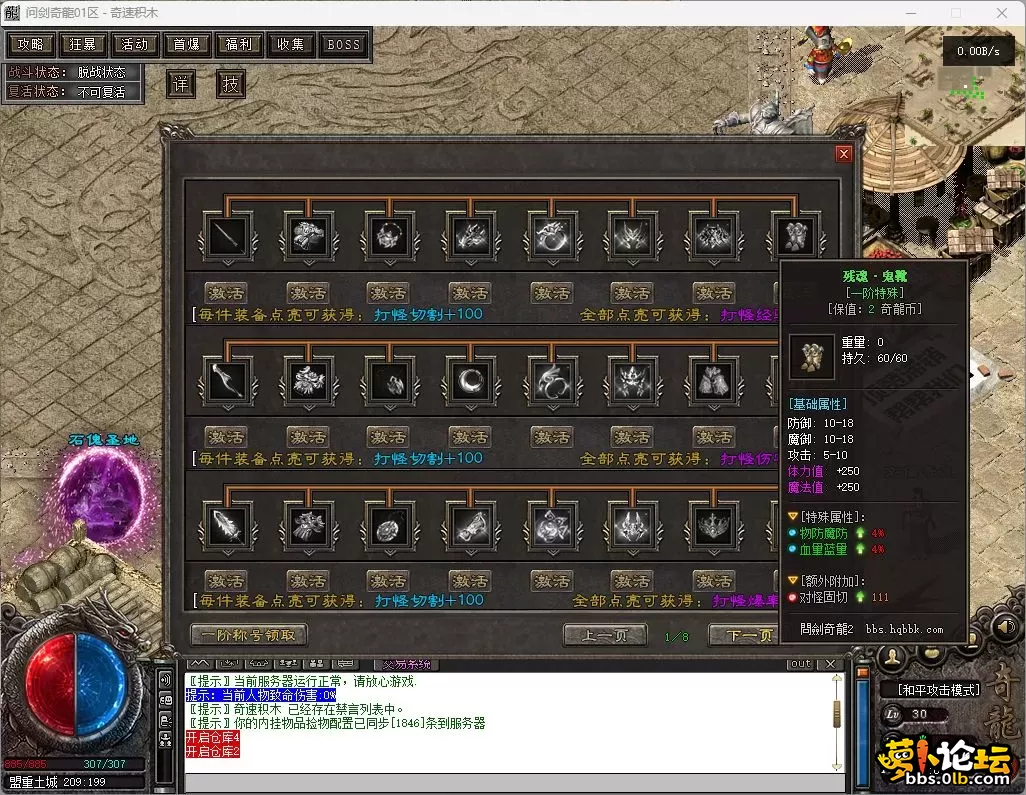
Task: Open the 攻略 guide menu
Action: tap(31, 45)
